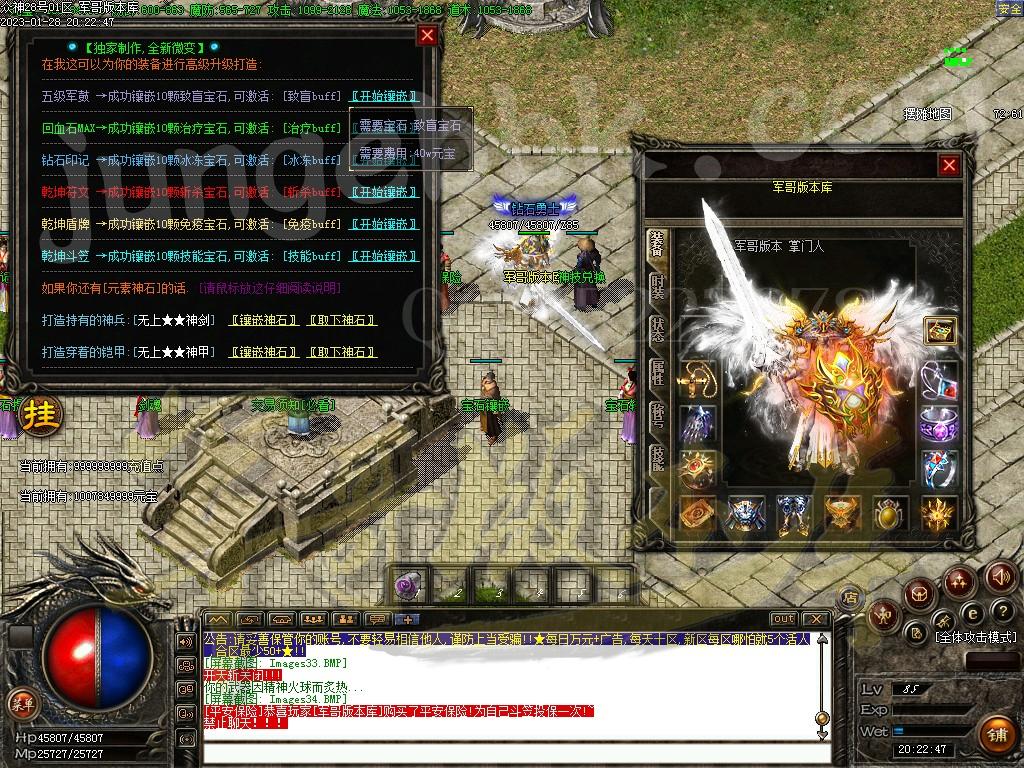
Task: Select the golden necklace equipment slot
Action: click(x=697, y=380)
